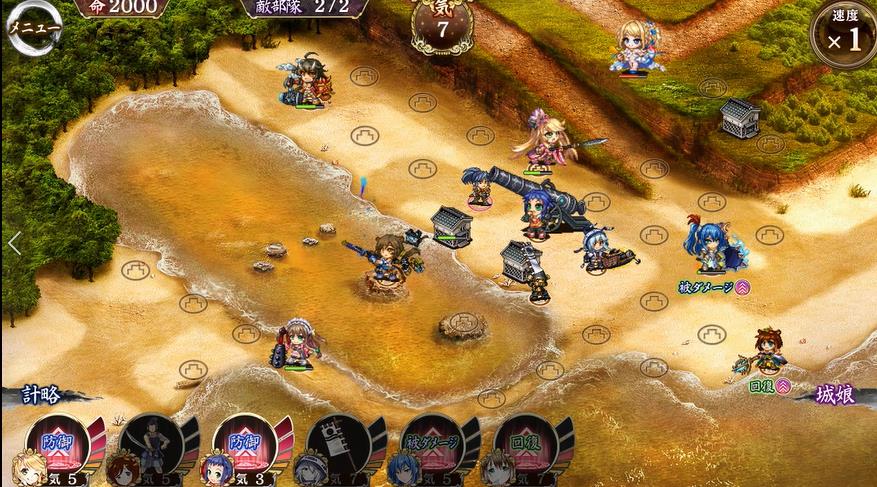Viewport: 877px width, 487px height.
Task: Switch to the 城娘 panel
Action: coord(834,395)
